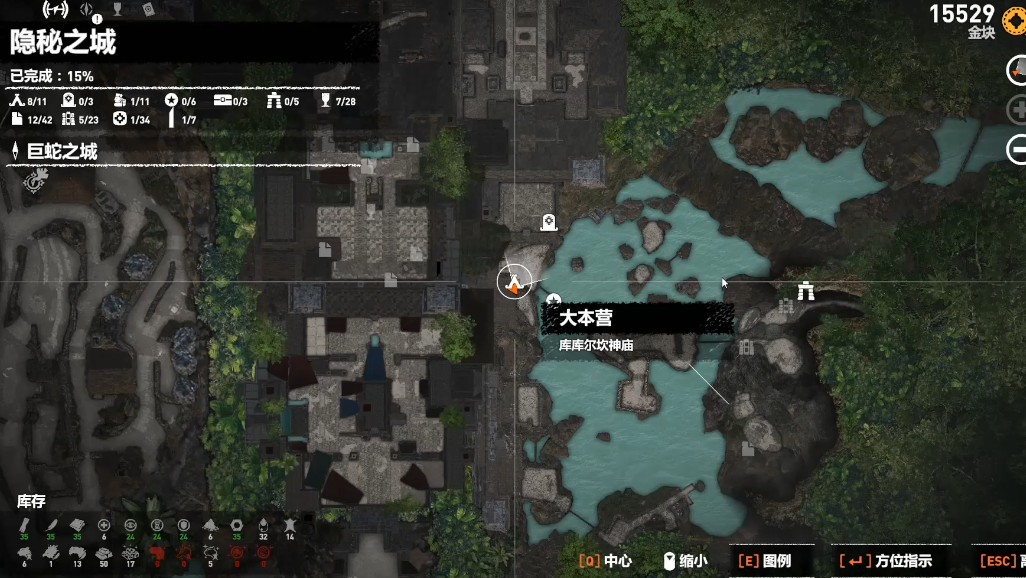
Task: Click the zoom-in plus button
Action: pos(1017,110)
